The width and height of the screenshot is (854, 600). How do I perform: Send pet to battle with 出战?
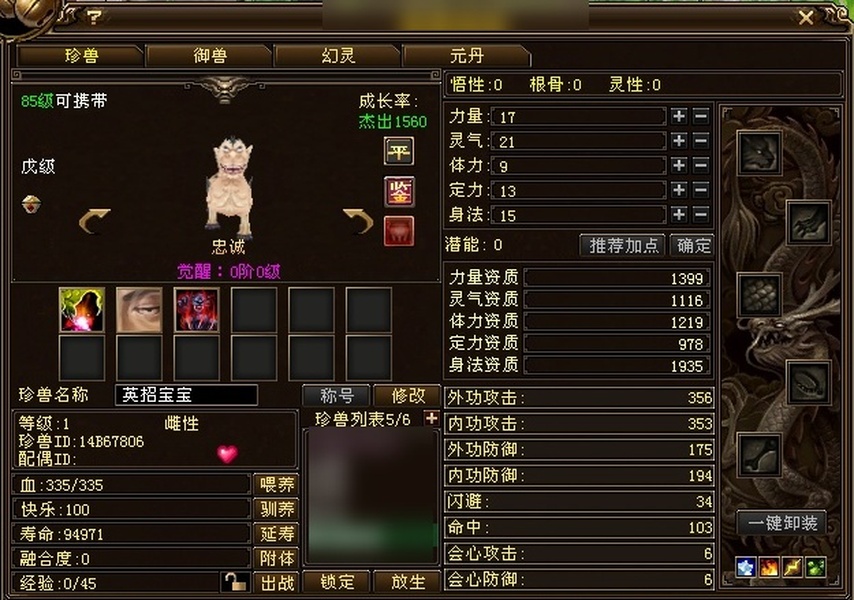276,582
